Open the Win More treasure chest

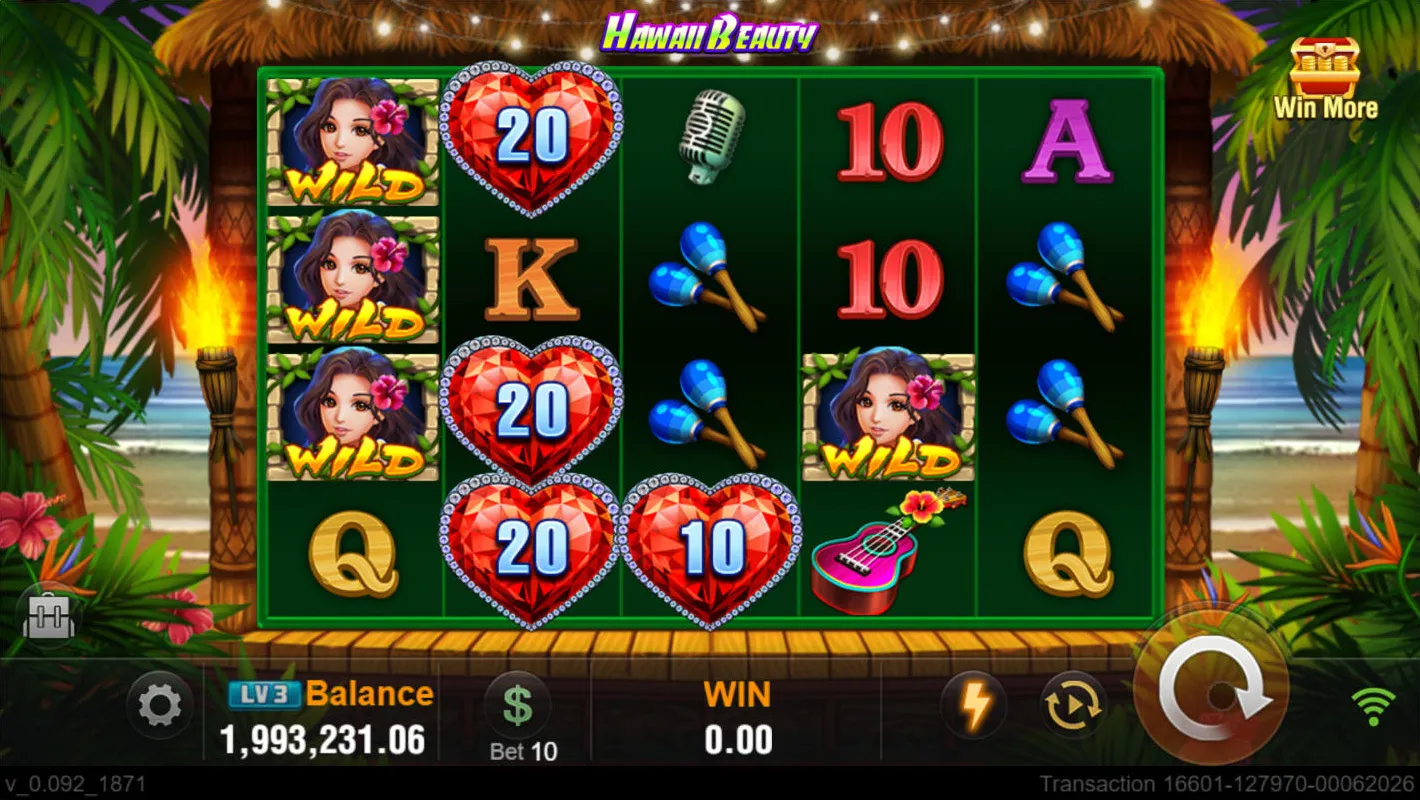click(1325, 78)
